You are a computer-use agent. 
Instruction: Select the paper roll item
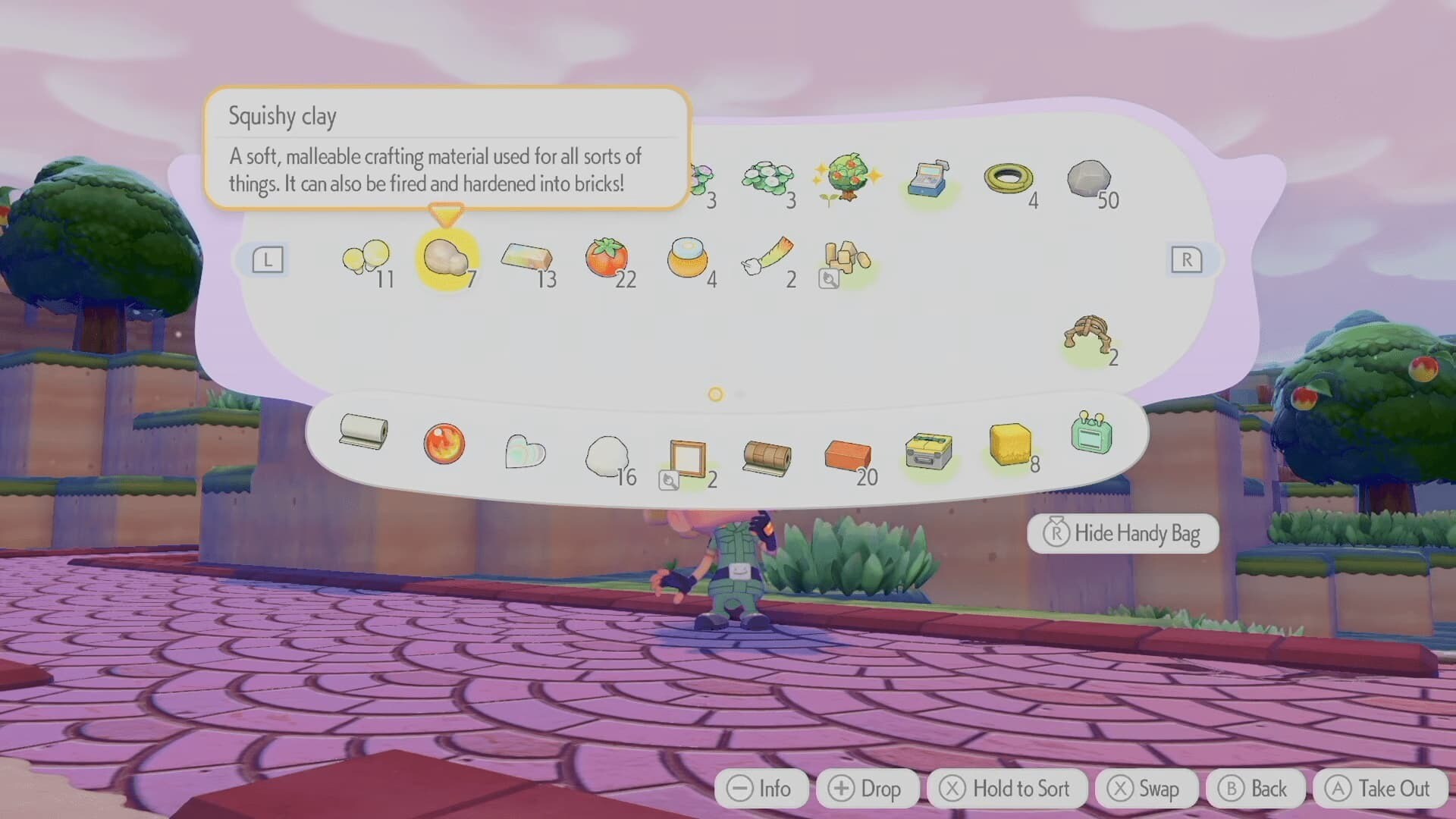coord(363,432)
